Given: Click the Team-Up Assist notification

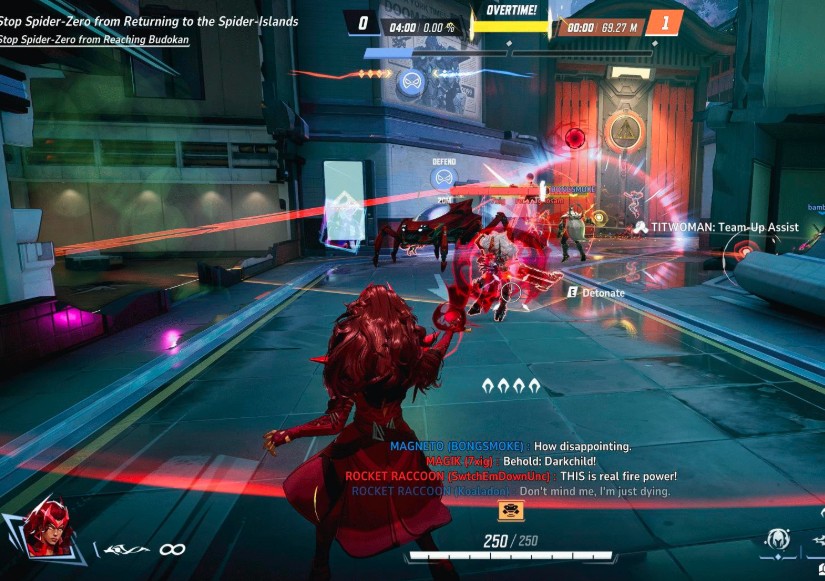Looking at the screenshot, I should click(x=716, y=227).
